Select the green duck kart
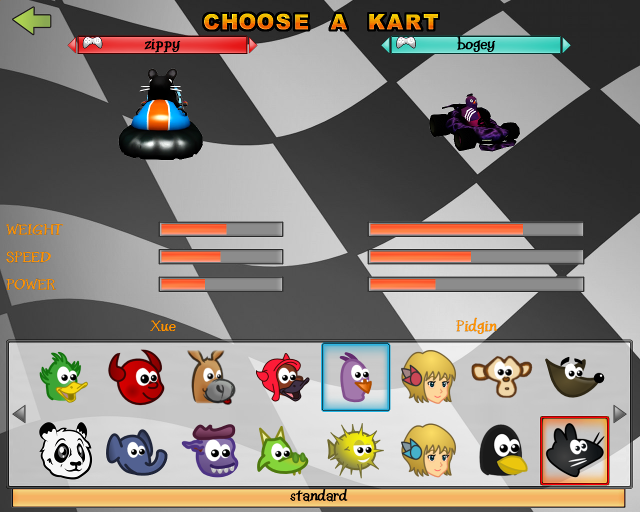 point(63,377)
